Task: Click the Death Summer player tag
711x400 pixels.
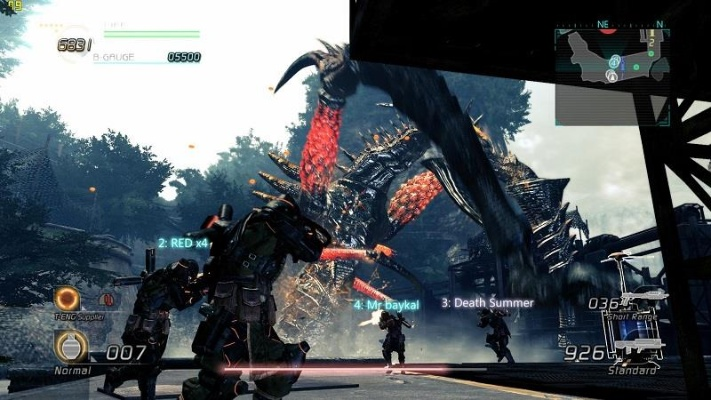Action: [x=488, y=302]
